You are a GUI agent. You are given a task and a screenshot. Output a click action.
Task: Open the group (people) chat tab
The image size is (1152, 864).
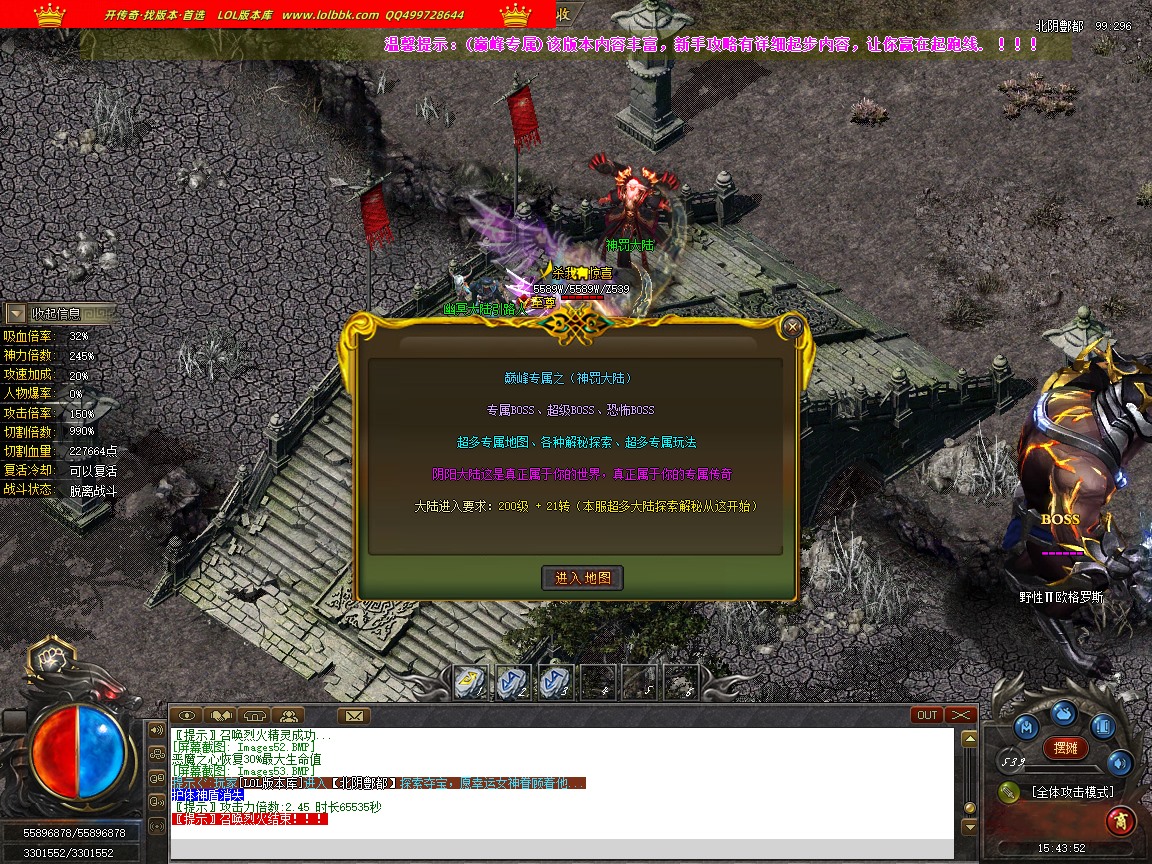288,715
